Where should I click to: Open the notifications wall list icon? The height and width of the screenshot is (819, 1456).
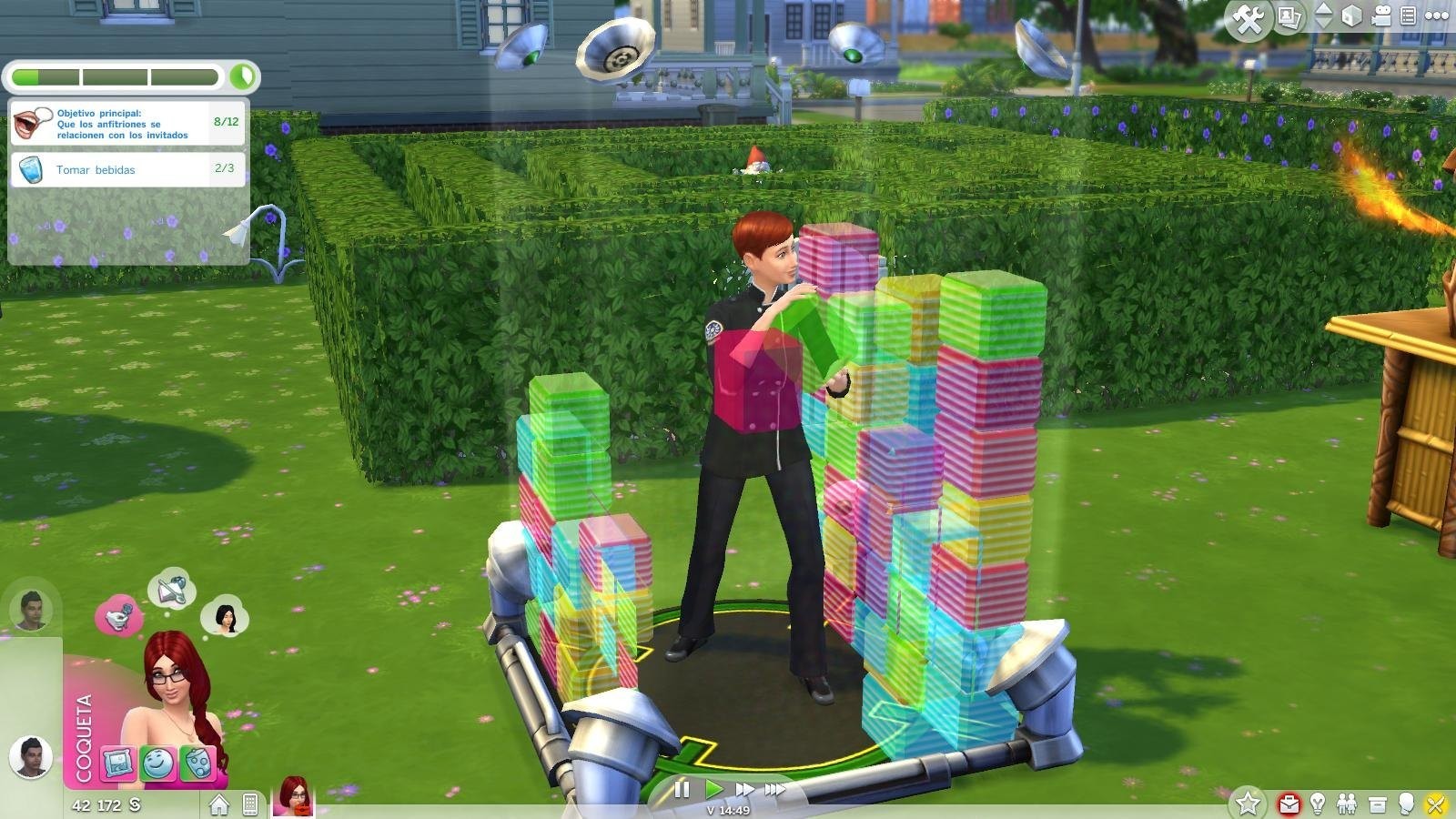pyautogui.click(x=1407, y=15)
